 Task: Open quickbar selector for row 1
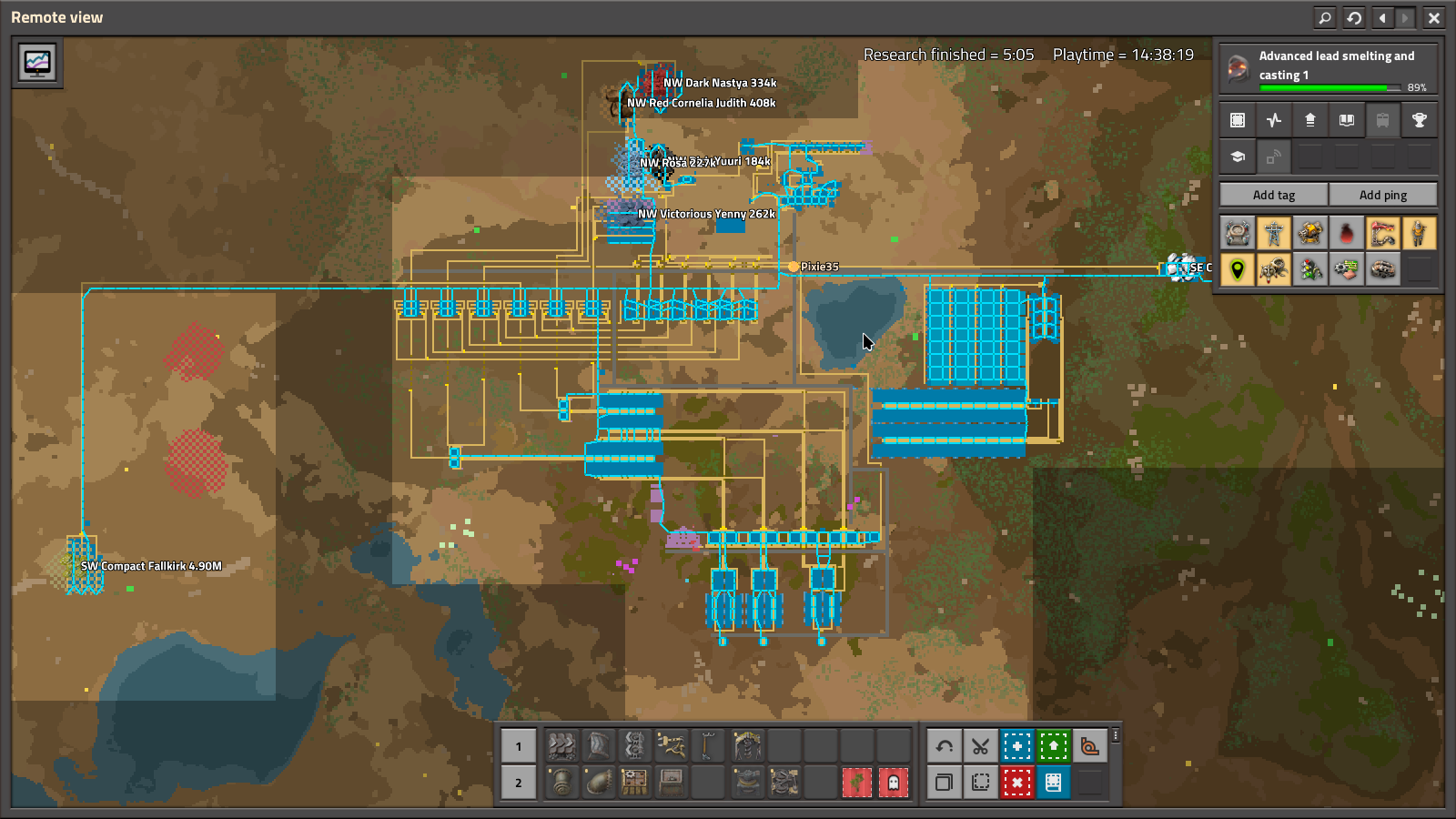click(518, 745)
